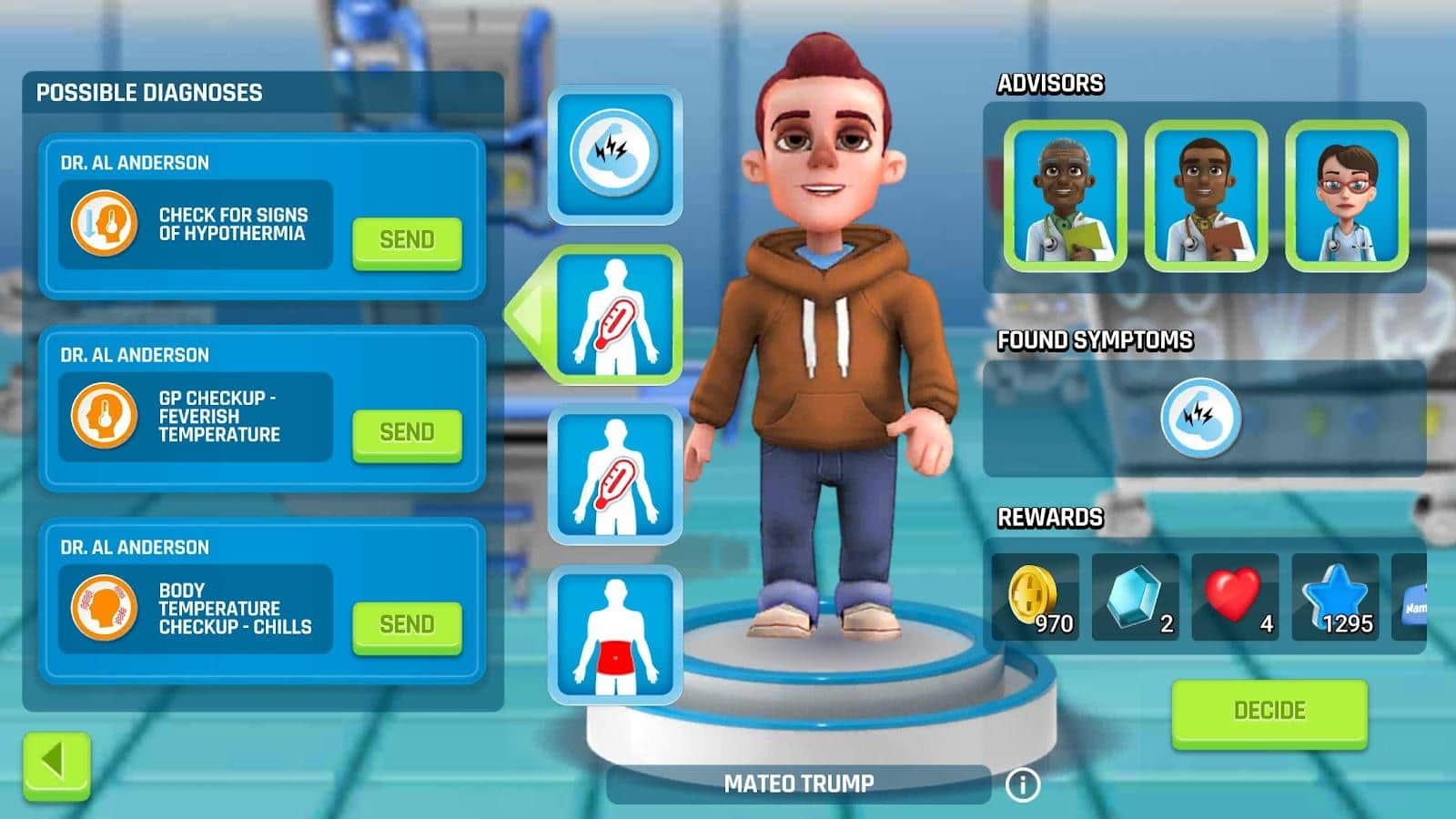Select the green-highlighted thermometer body symptom tile
Screen dimensions: 1456x819
point(615,315)
